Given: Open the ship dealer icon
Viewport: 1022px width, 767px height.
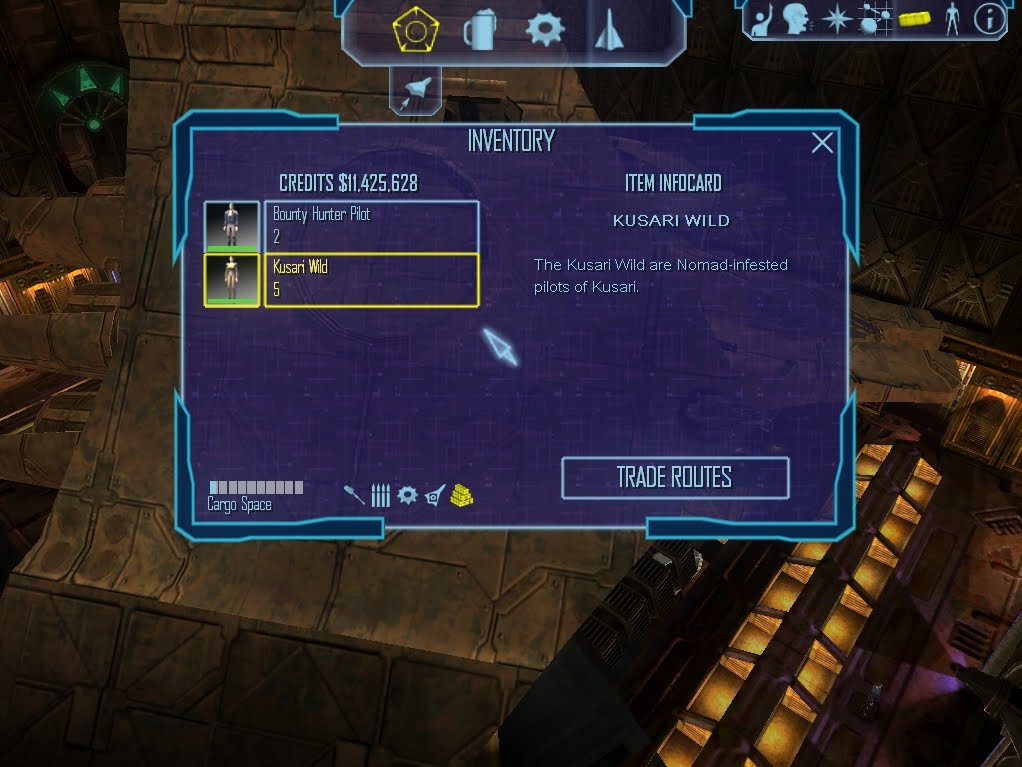Looking at the screenshot, I should [608, 30].
